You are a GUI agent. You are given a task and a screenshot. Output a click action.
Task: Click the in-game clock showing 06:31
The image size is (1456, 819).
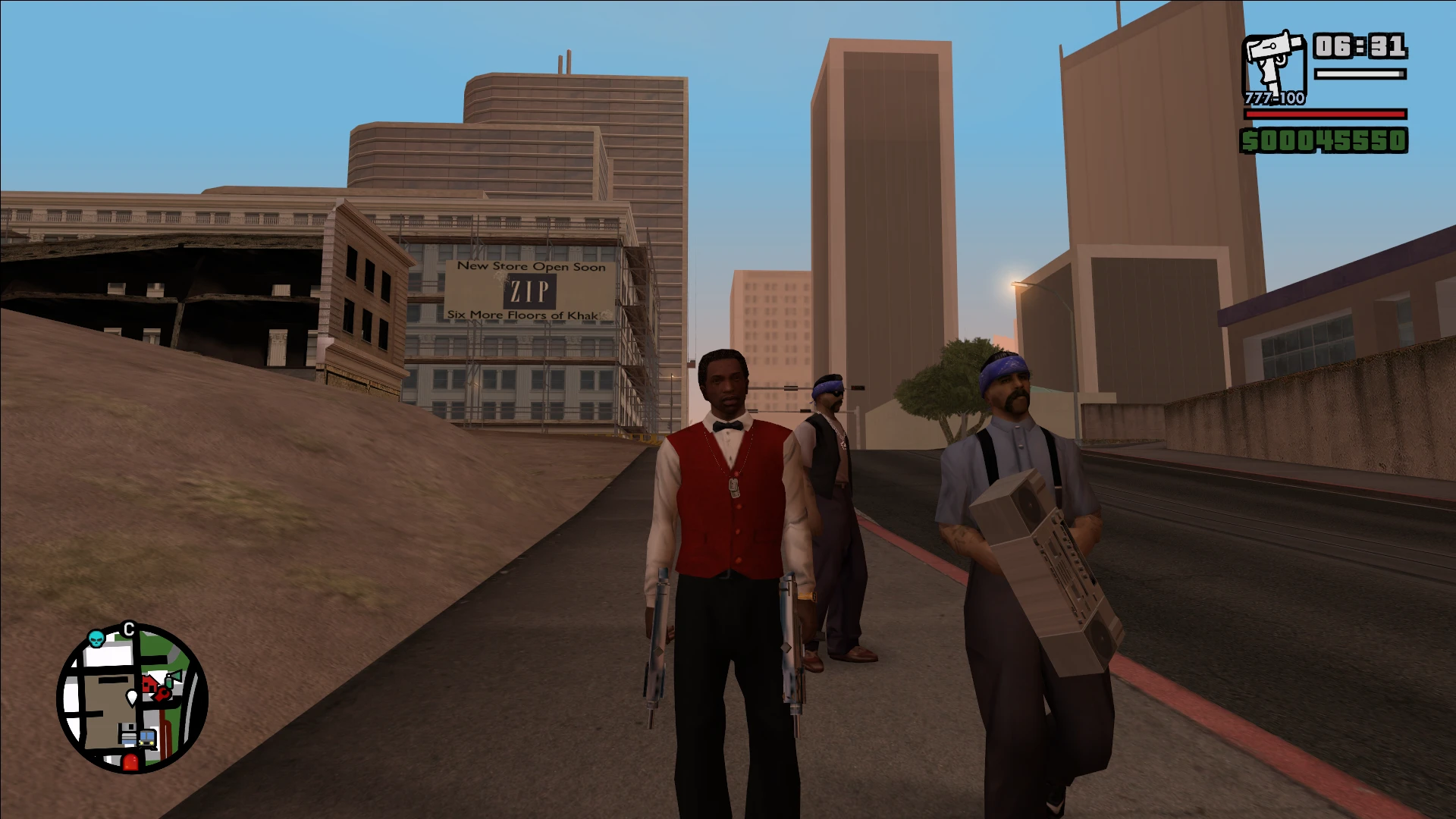(x=1361, y=47)
